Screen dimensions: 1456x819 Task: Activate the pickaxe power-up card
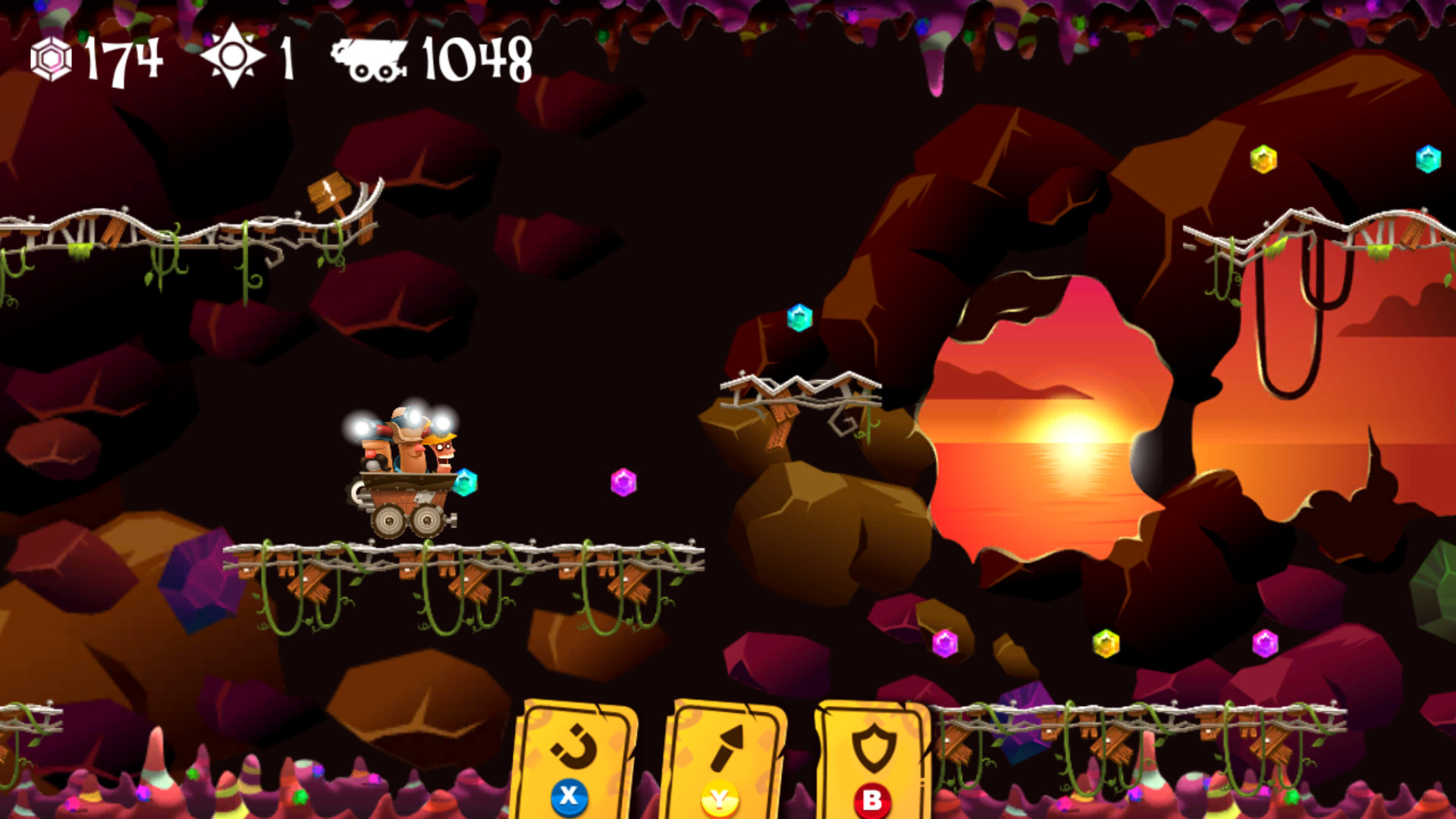pos(726,758)
